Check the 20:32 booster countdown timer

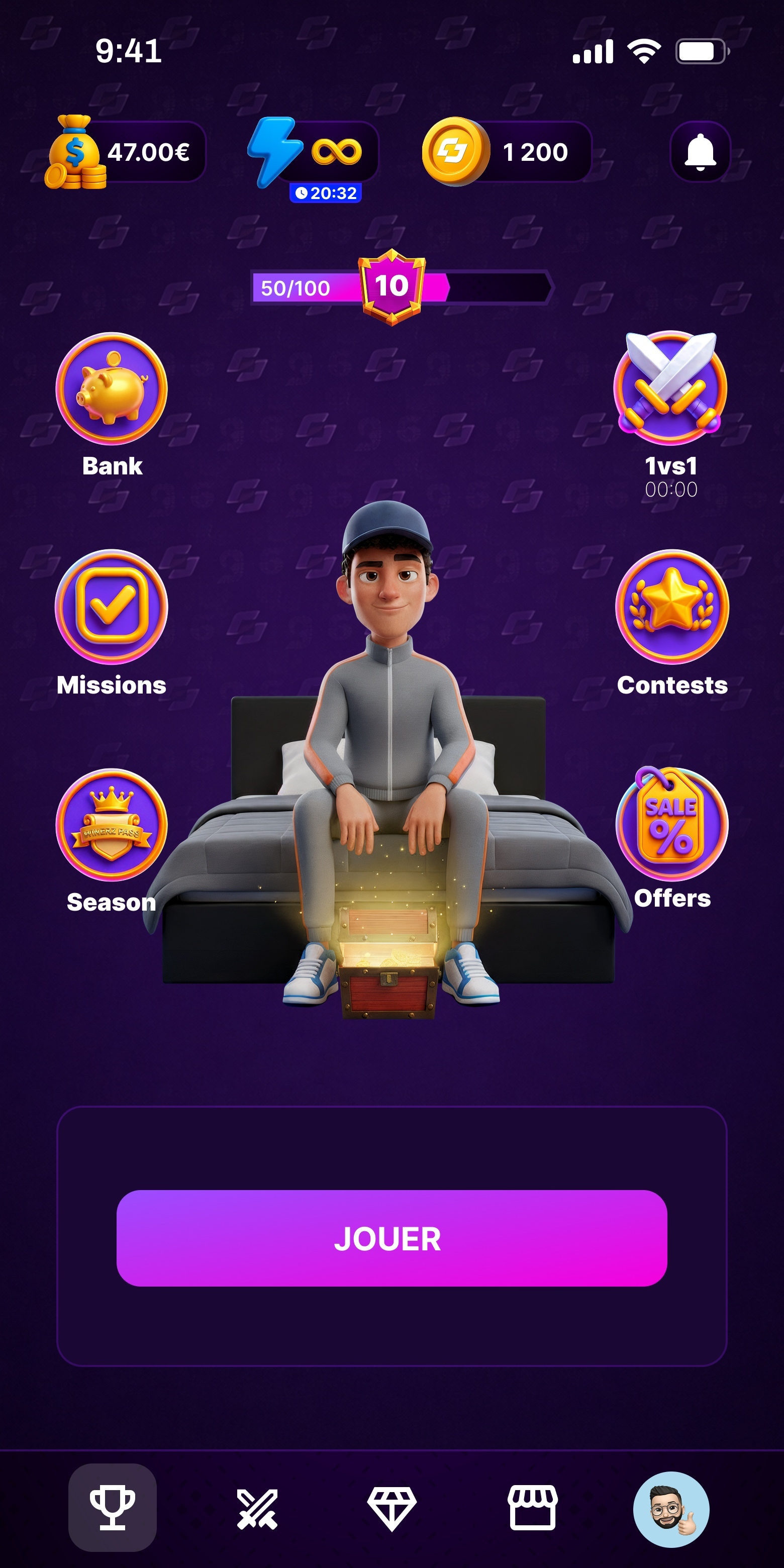(327, 193)
